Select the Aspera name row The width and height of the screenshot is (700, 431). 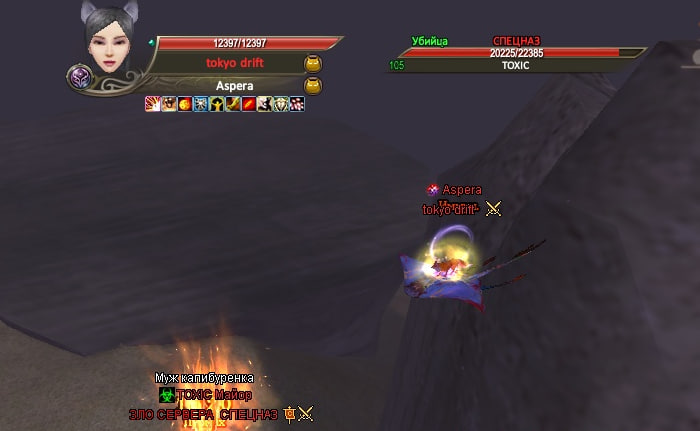click(234, 85)
